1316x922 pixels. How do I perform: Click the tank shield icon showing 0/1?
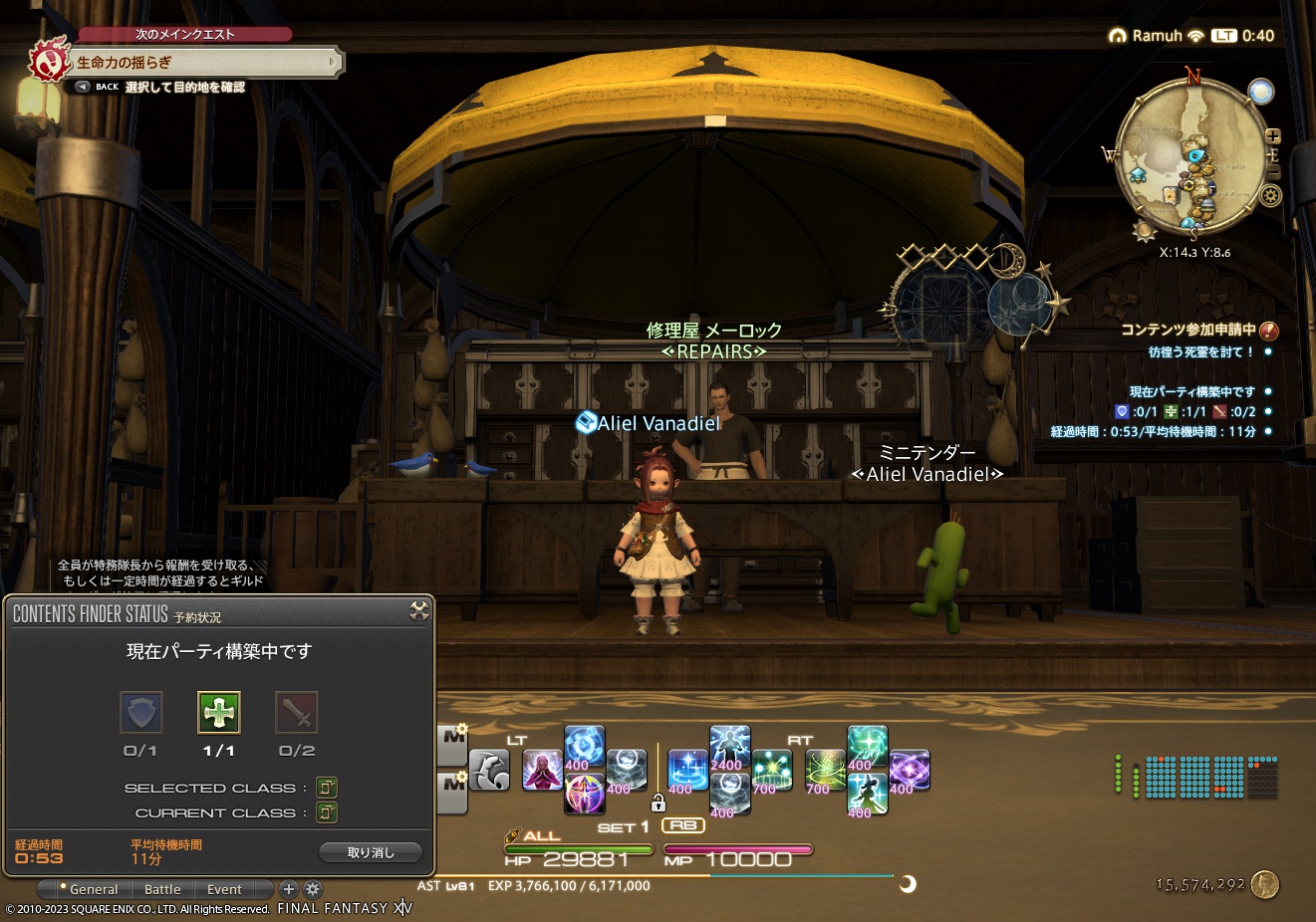(x=140, y=712)
